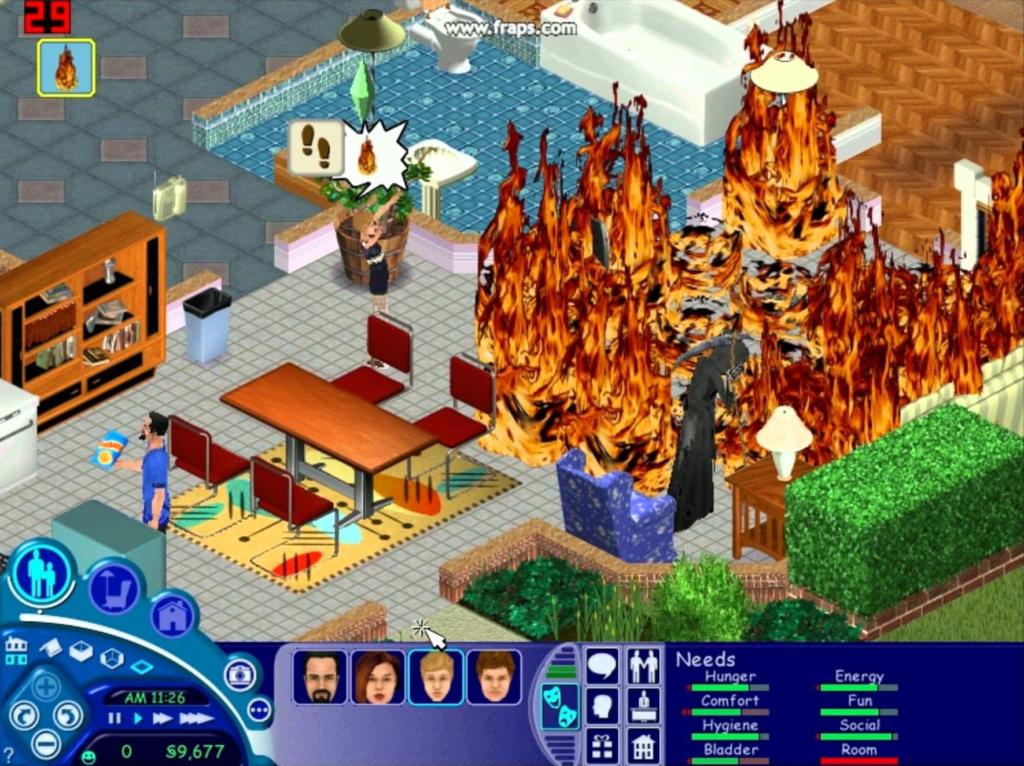Viewport: 1024px width, 766px height.
Task: Select the red-haired woman's portrait
Action: [x=379, y=677]
